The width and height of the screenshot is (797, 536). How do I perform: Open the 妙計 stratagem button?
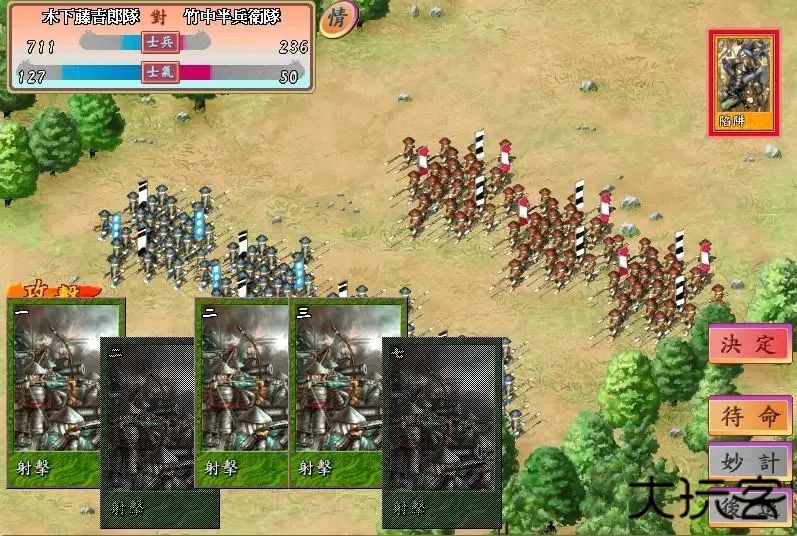[x=749, y=461]
